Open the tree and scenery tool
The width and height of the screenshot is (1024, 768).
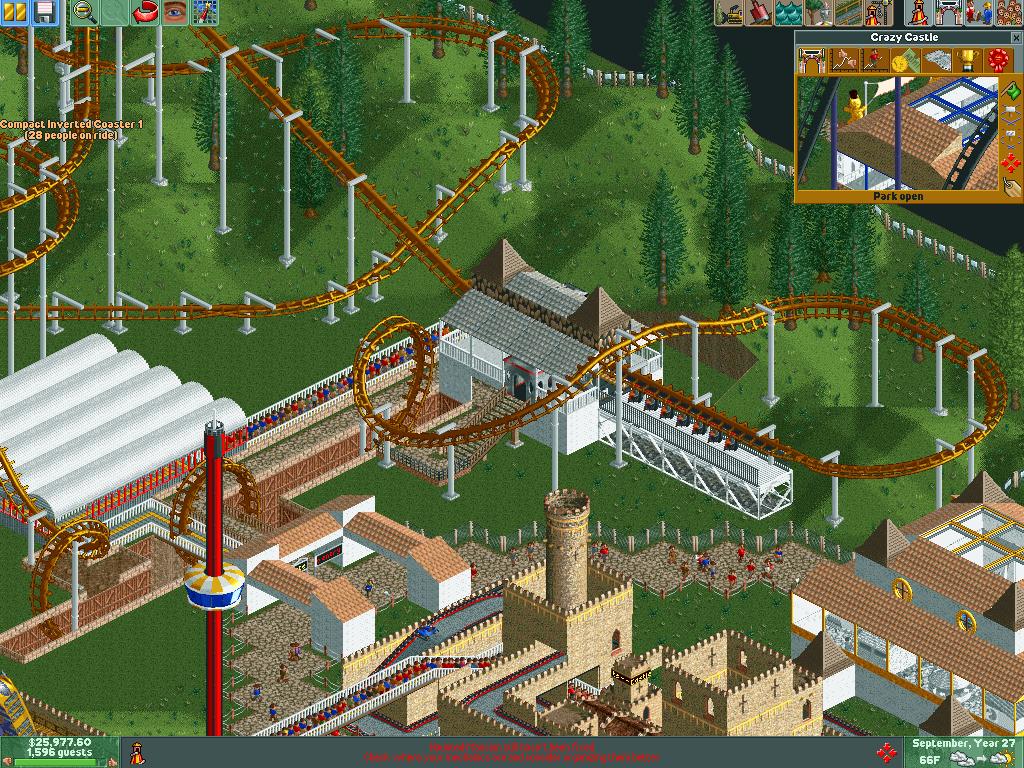click(x=821, y=12)
